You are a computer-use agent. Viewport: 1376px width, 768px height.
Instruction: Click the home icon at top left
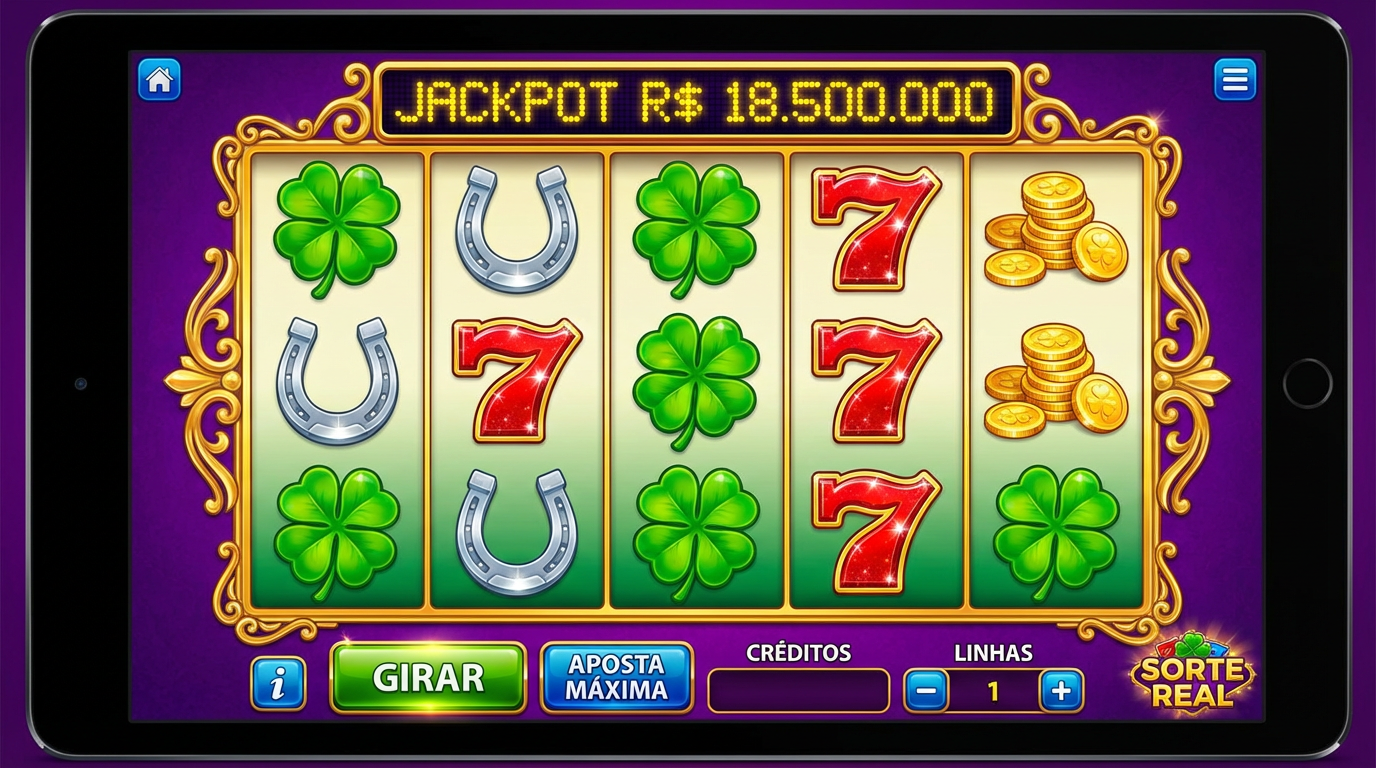(160, 80)
